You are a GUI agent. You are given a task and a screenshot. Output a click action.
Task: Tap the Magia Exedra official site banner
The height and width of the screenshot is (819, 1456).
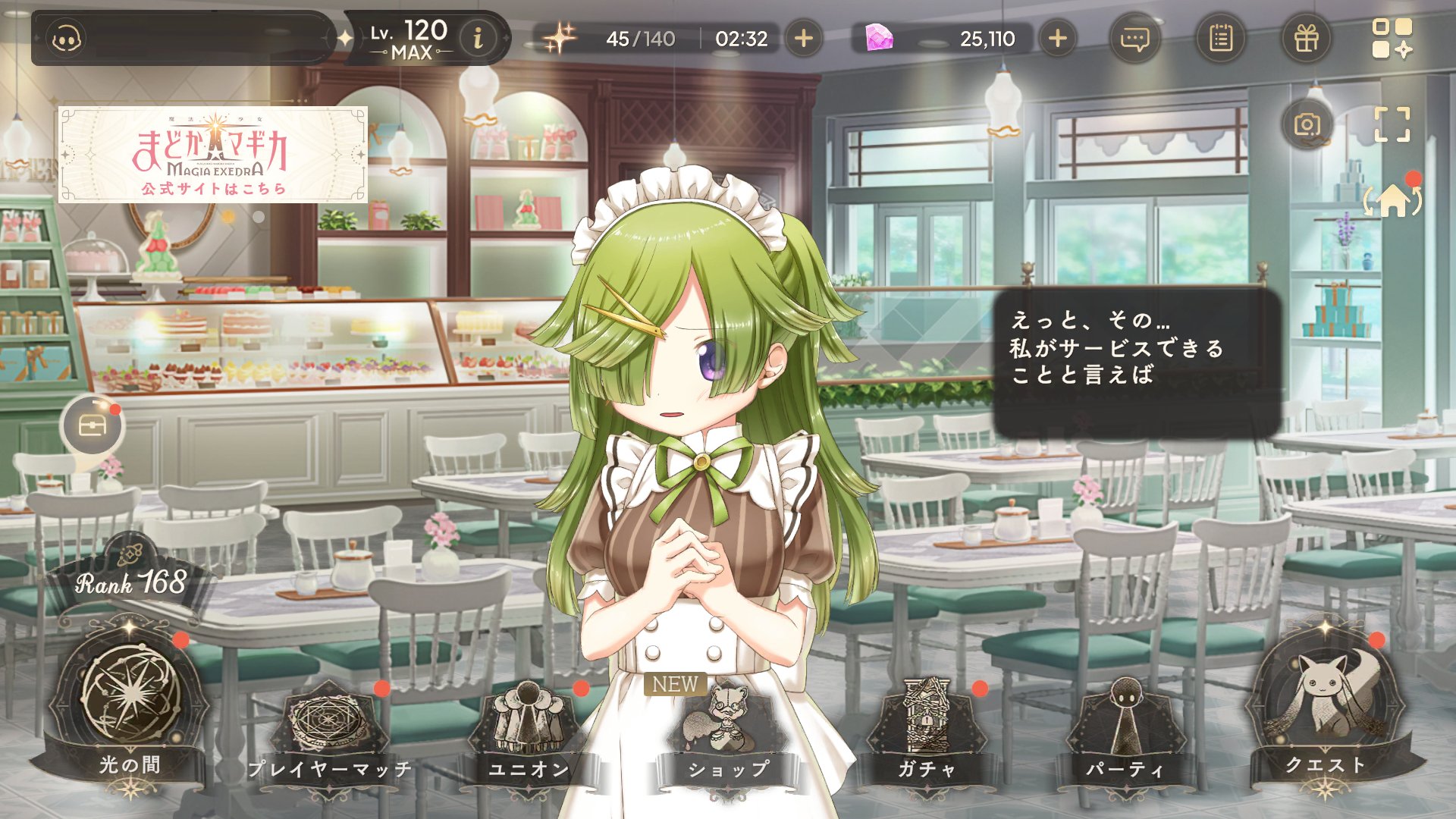point(212,155)
